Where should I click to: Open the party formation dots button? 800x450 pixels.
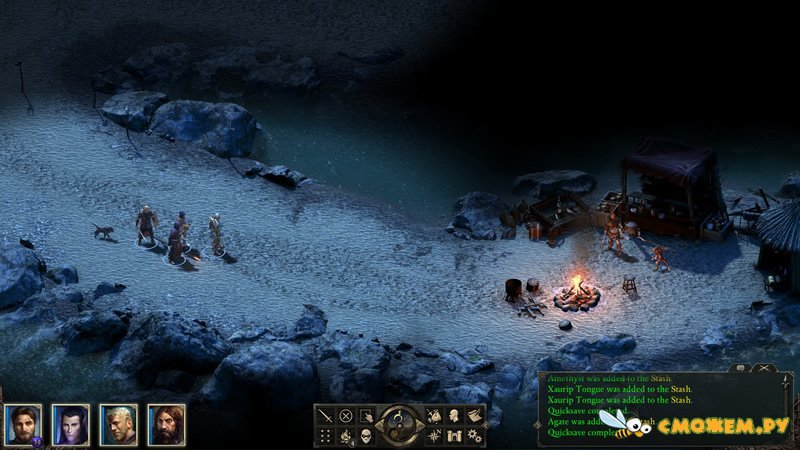tap(326, 436)
